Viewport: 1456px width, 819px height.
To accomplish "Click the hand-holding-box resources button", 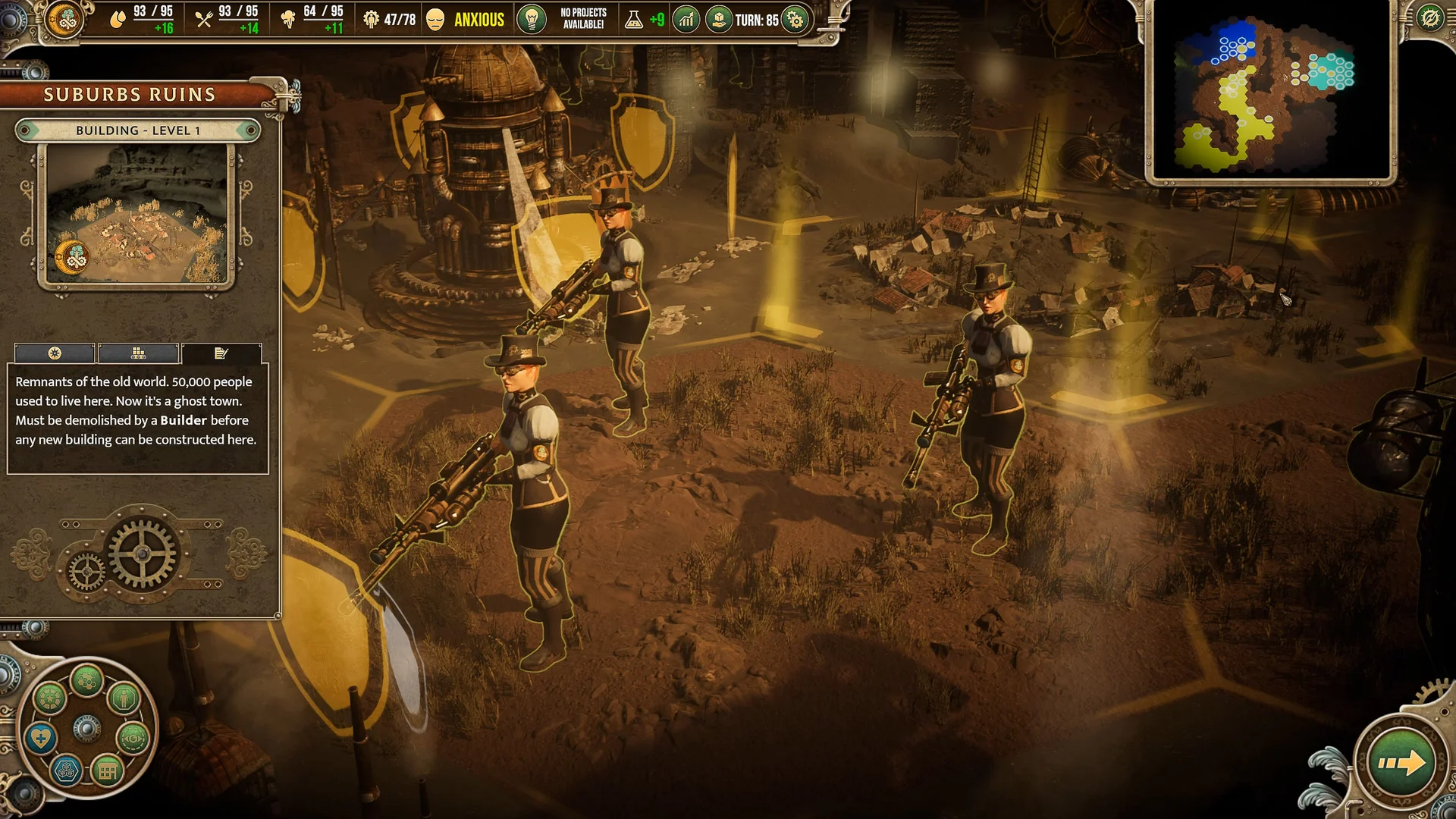I will tap(718, 20).
